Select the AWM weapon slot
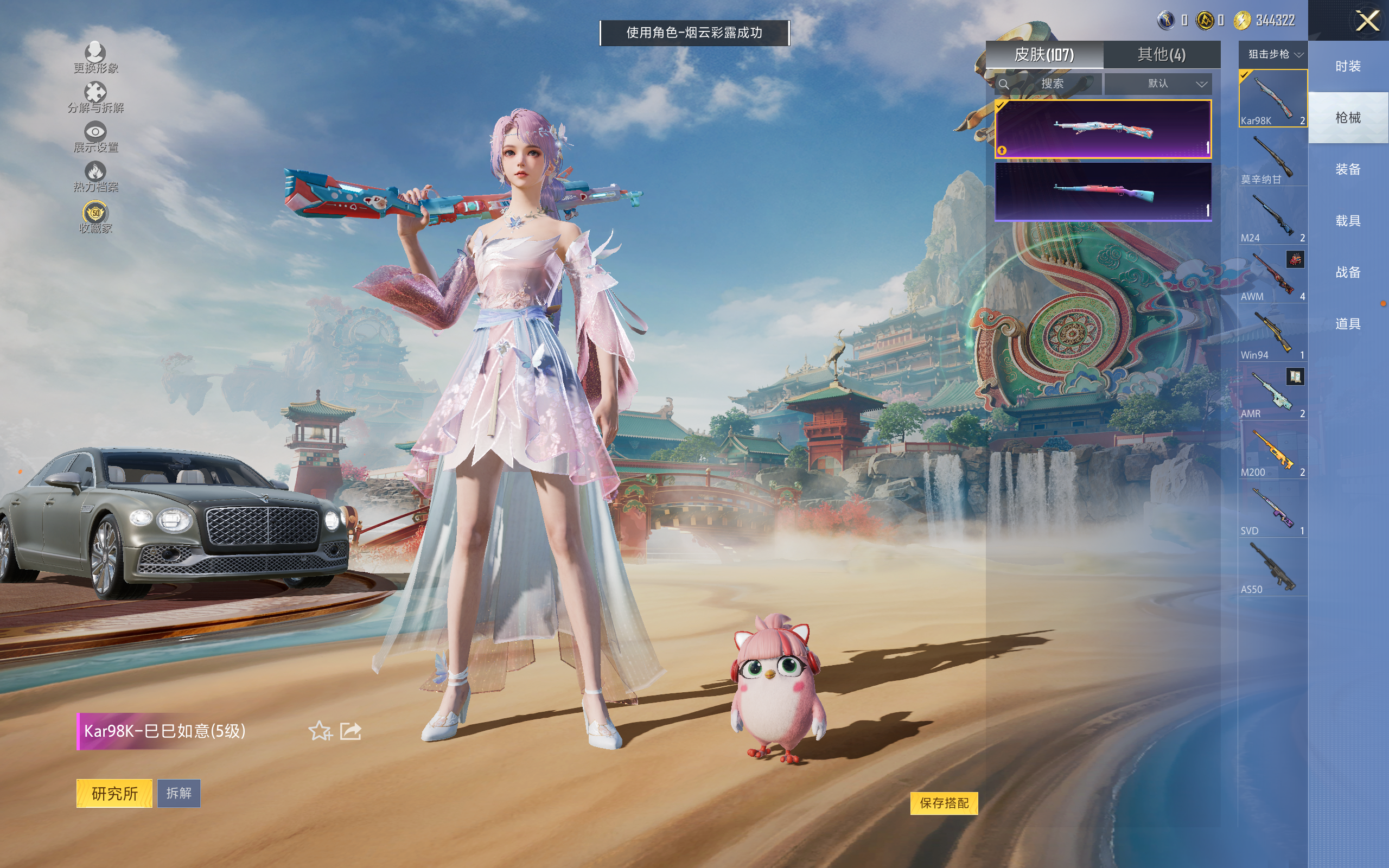 coord(1272,275)
